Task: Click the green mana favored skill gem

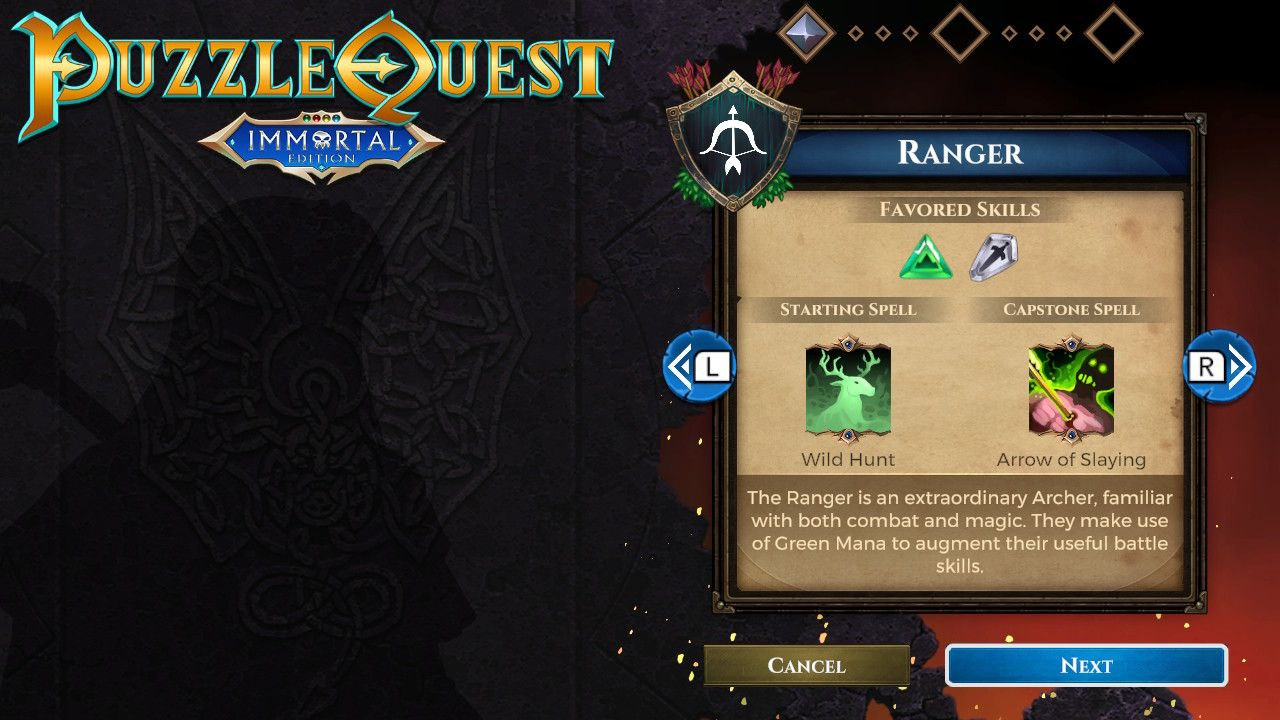Action: pos(926,258)
